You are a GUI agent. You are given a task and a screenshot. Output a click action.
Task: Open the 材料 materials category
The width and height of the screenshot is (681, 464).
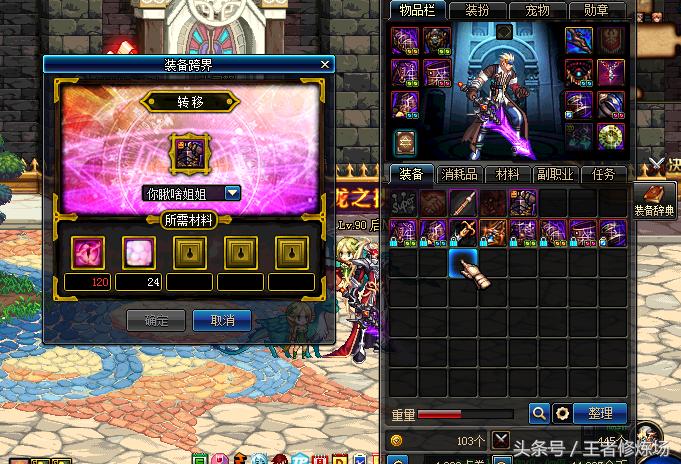click(x=508, y=173)
